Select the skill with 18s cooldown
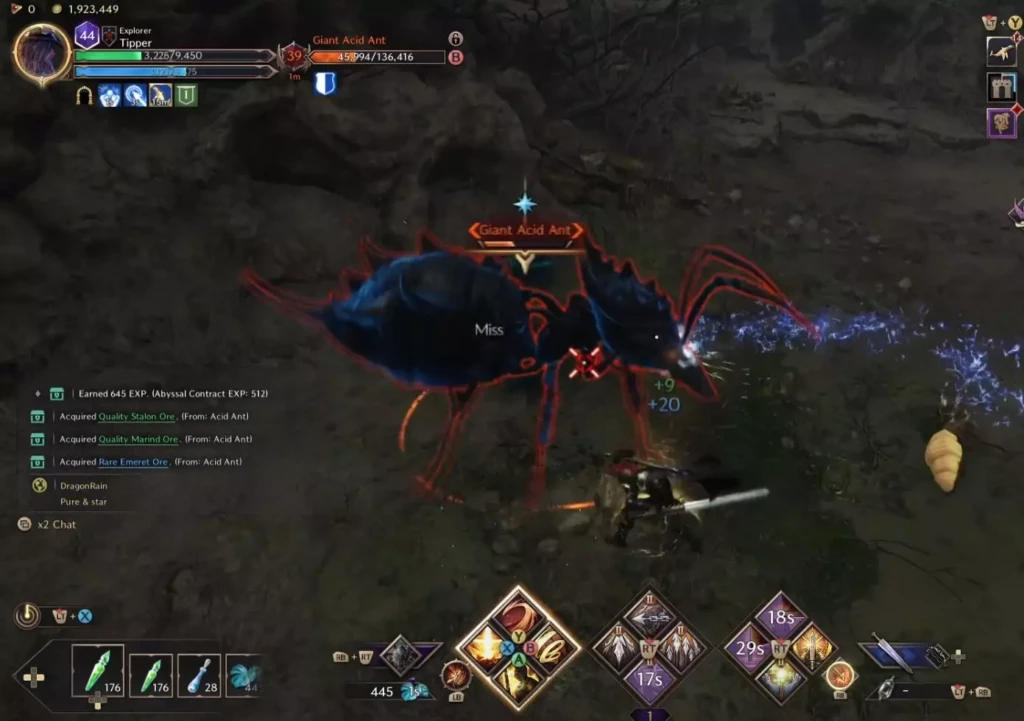The width and height of the screenshot is (1024, 721). pos(780,617)
